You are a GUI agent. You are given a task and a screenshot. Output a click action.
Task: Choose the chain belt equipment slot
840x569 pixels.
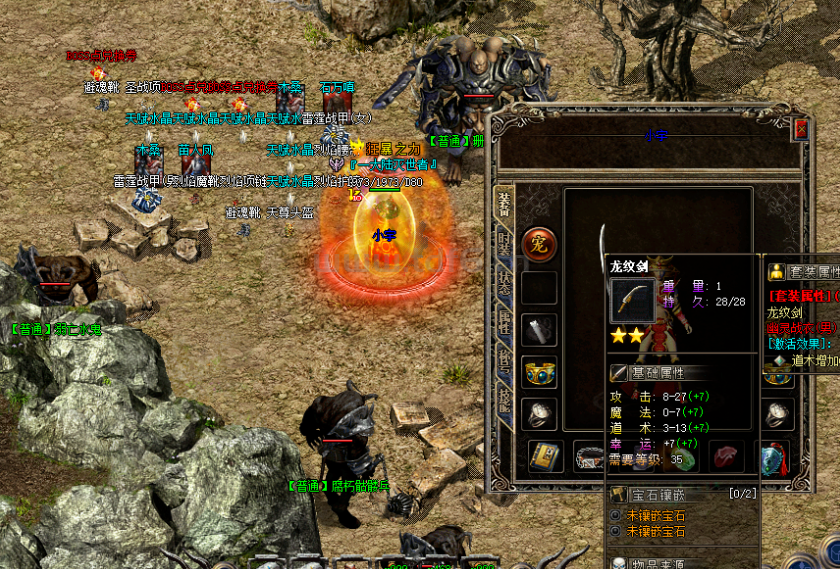588,456
